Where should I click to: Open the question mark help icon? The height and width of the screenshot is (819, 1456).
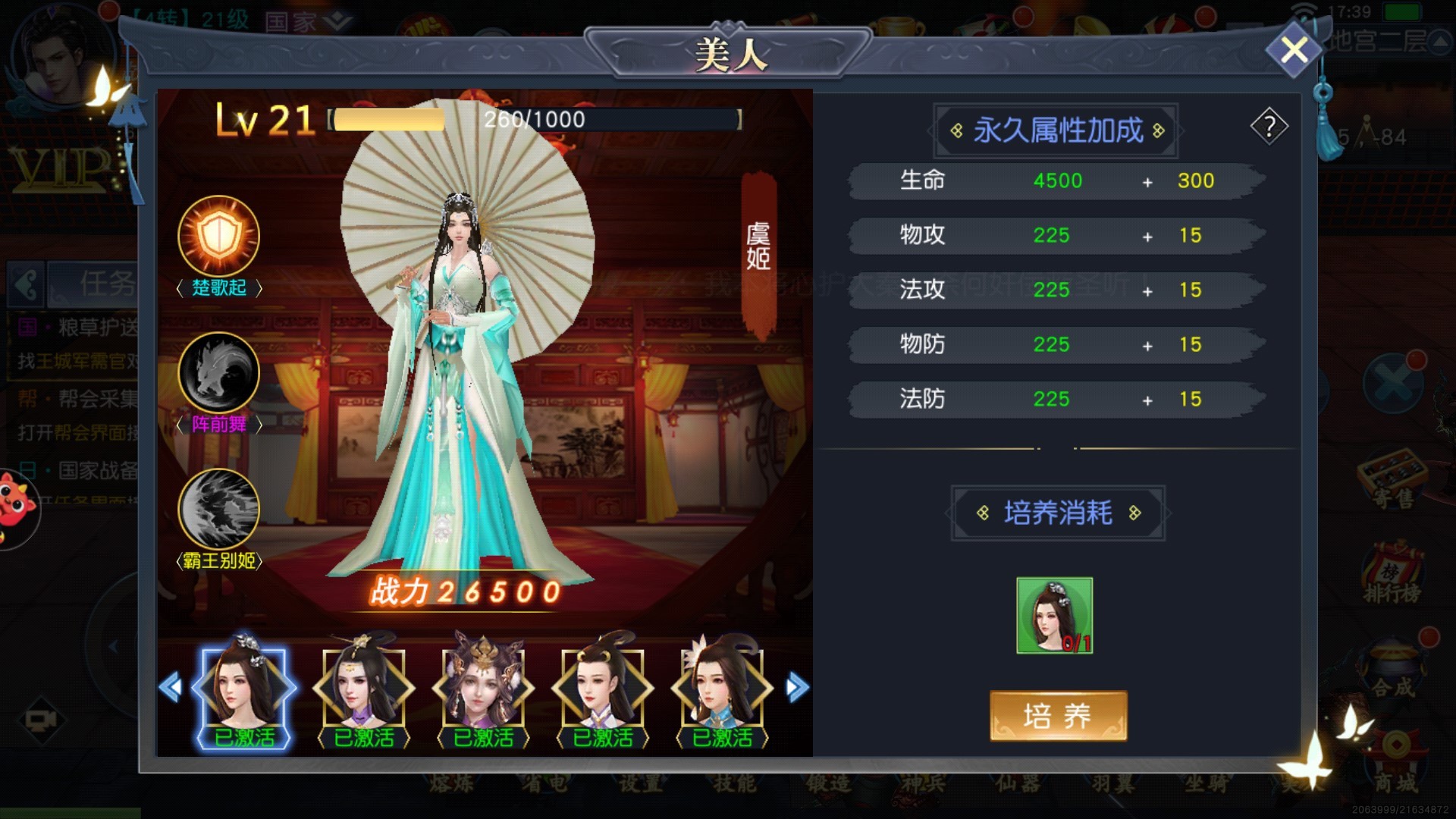1269,127
